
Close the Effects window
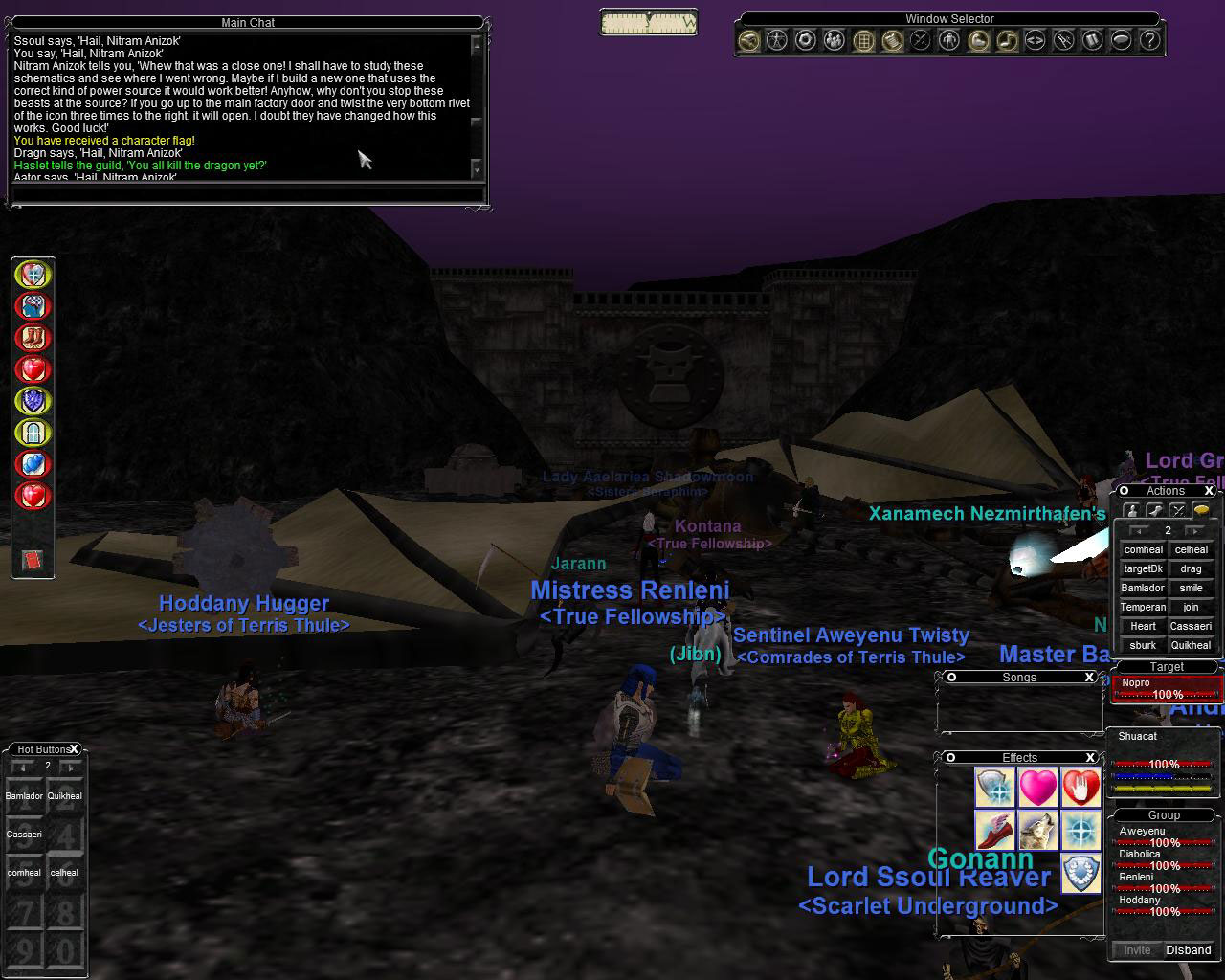coord(1089,757)
